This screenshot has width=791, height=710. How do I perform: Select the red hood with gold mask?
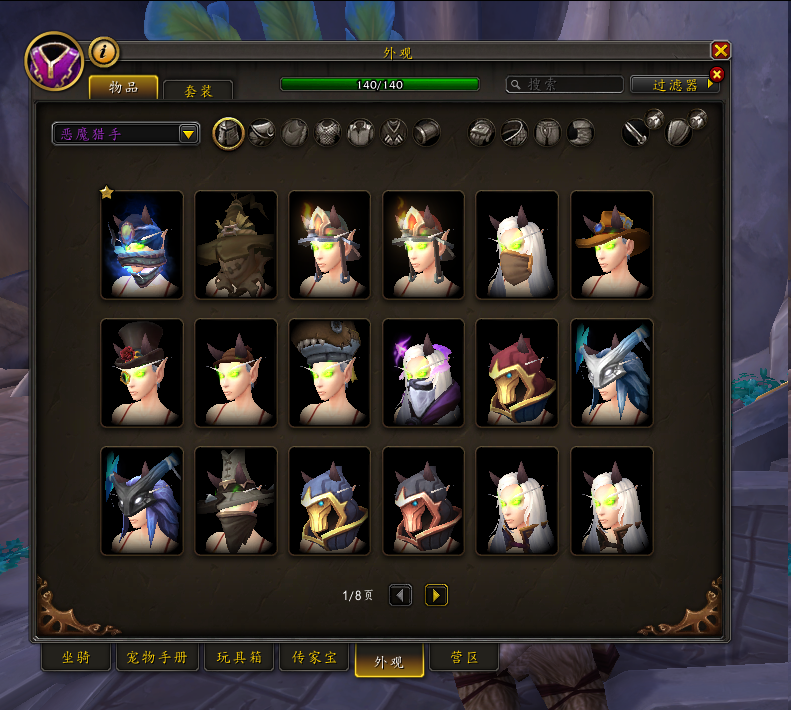pyautogui.click(x=518, y=373)
